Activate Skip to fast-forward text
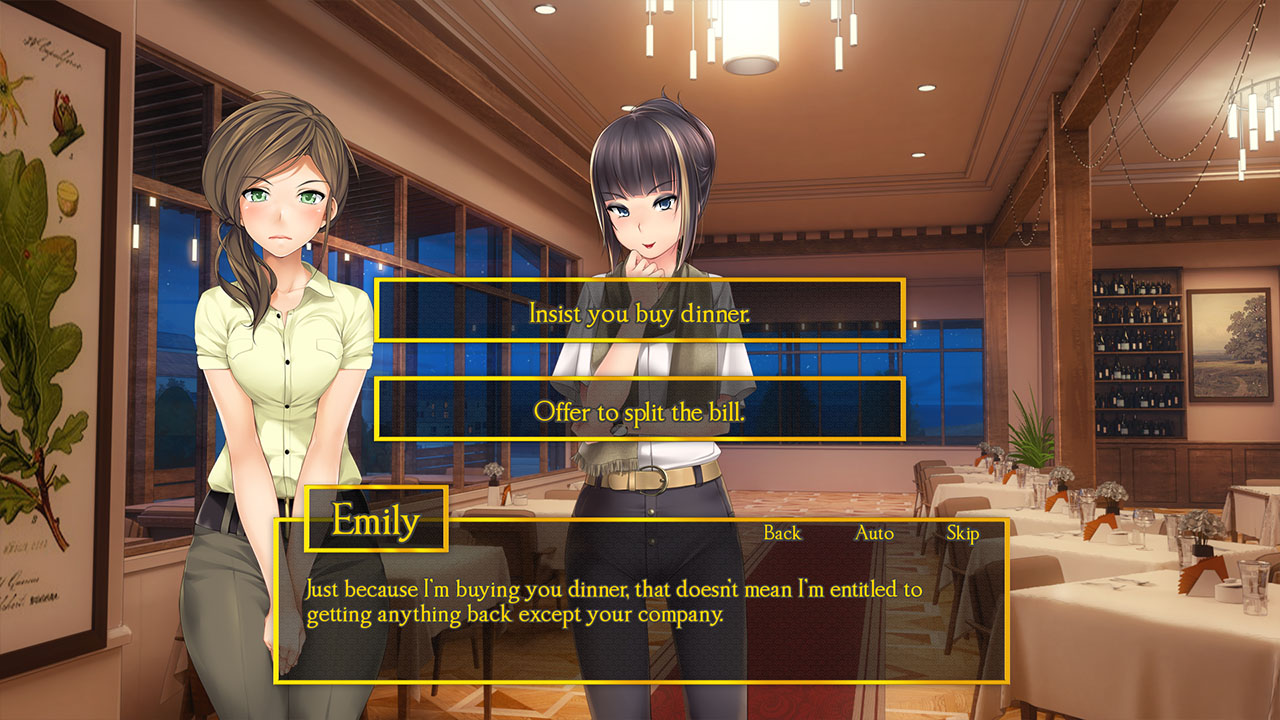The width and height of the screenshot is (1280, 720). (962, 534)
